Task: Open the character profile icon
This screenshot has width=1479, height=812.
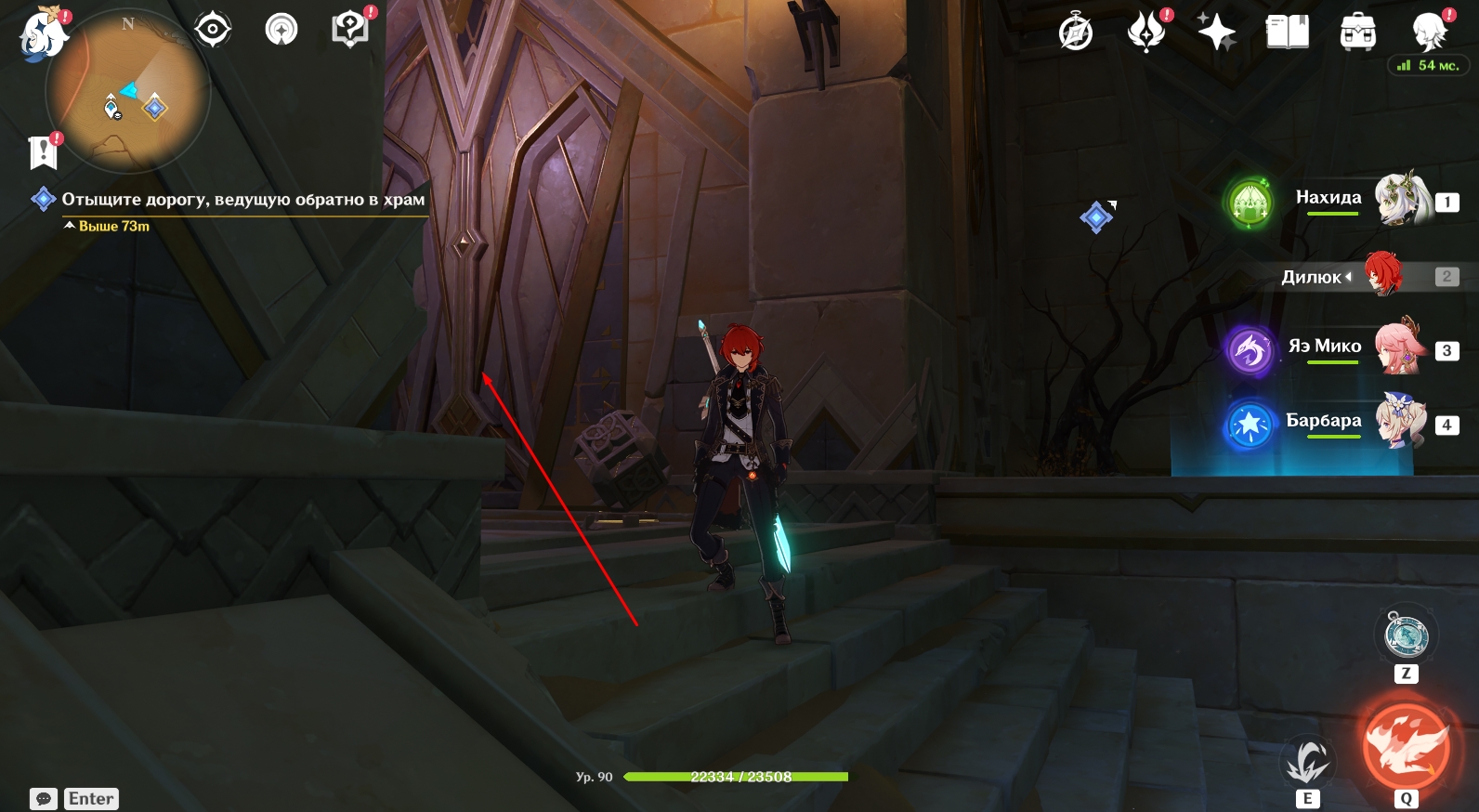Action: (1428, 33)
